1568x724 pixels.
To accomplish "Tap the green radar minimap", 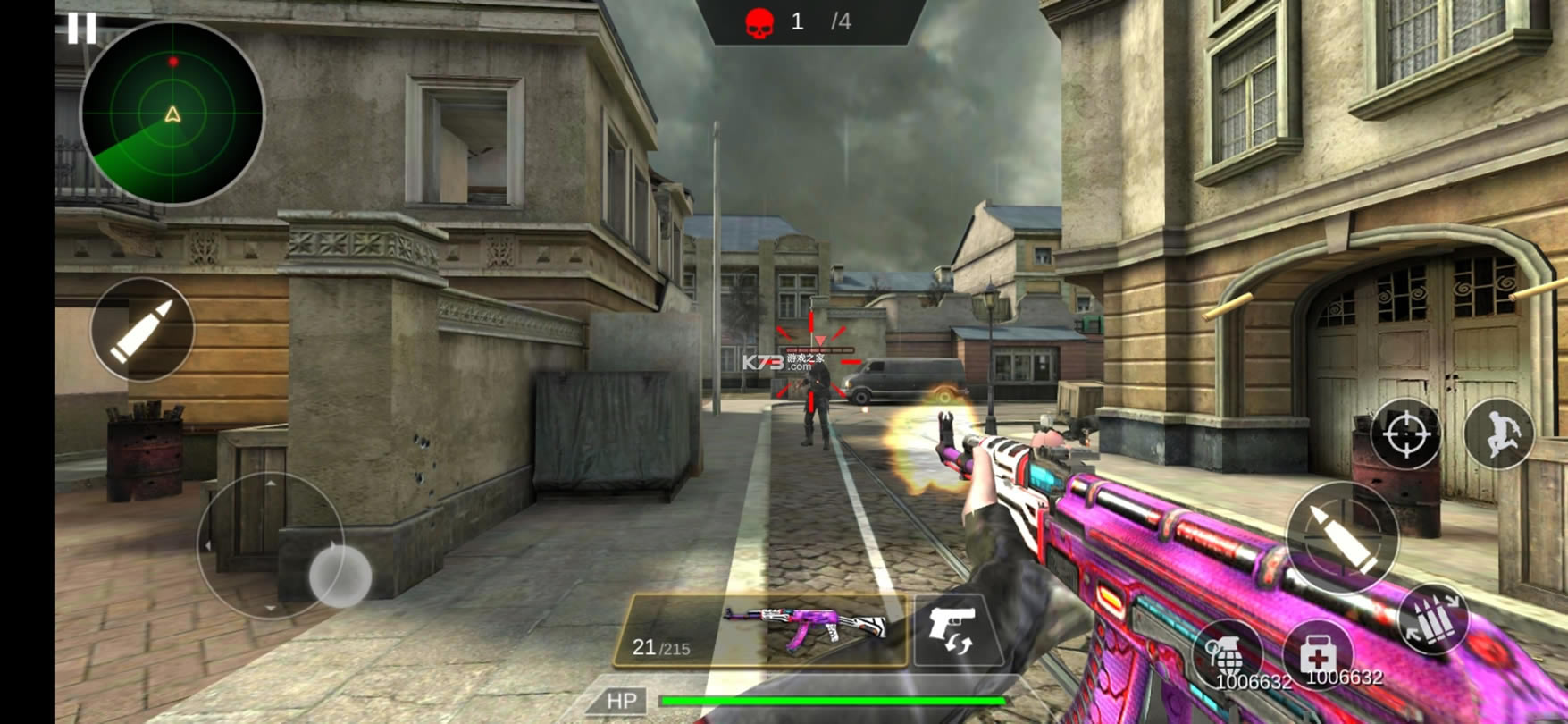I will point(172,114).
